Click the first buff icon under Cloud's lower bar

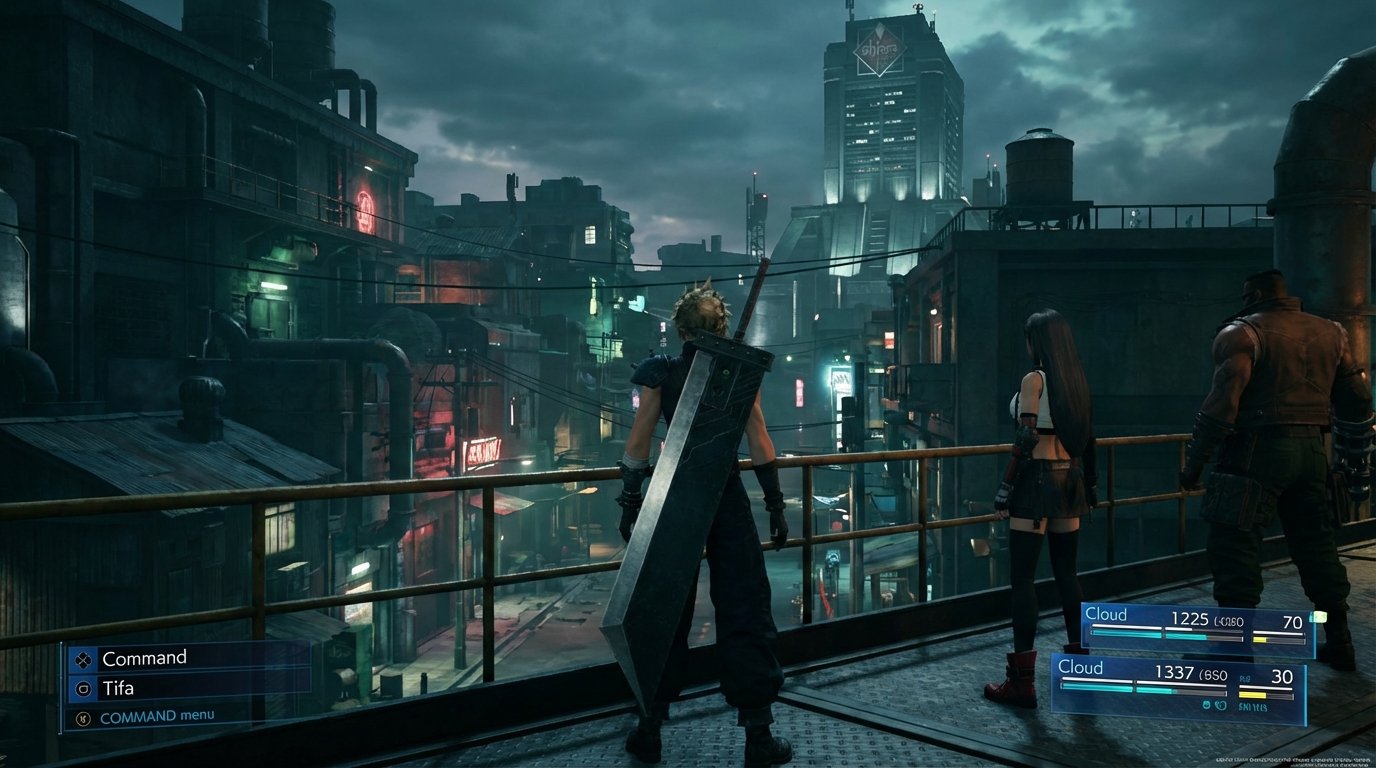click(1207, 704)
